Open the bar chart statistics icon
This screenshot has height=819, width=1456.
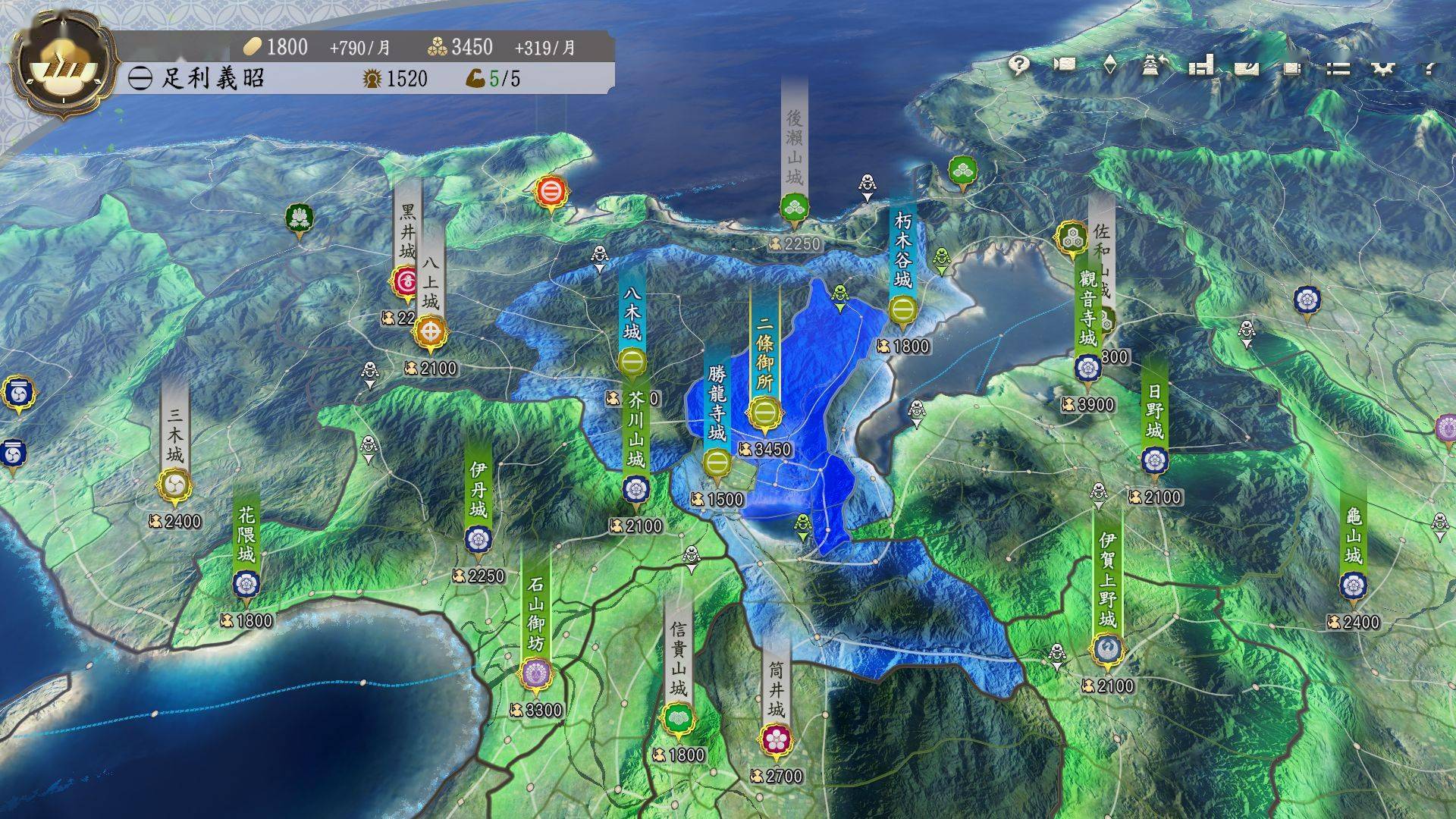[x=1200, y=66]
